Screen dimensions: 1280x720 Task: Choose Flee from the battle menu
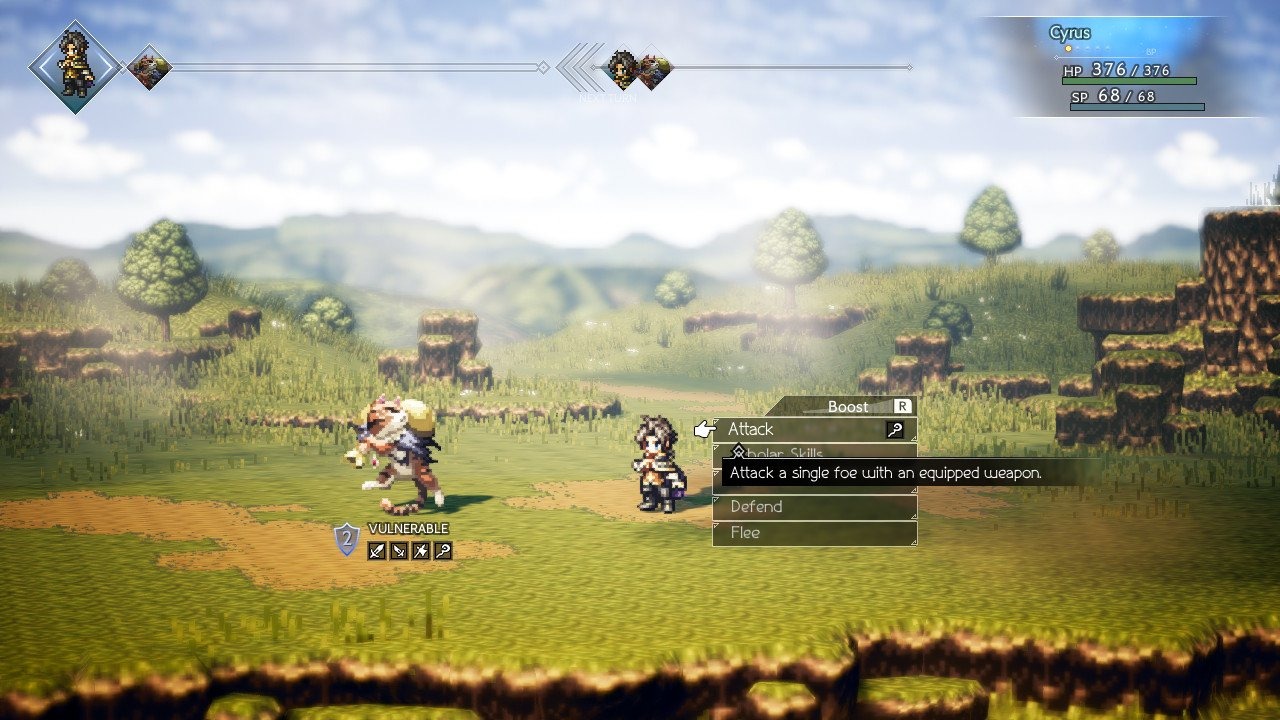coord(748,533)
